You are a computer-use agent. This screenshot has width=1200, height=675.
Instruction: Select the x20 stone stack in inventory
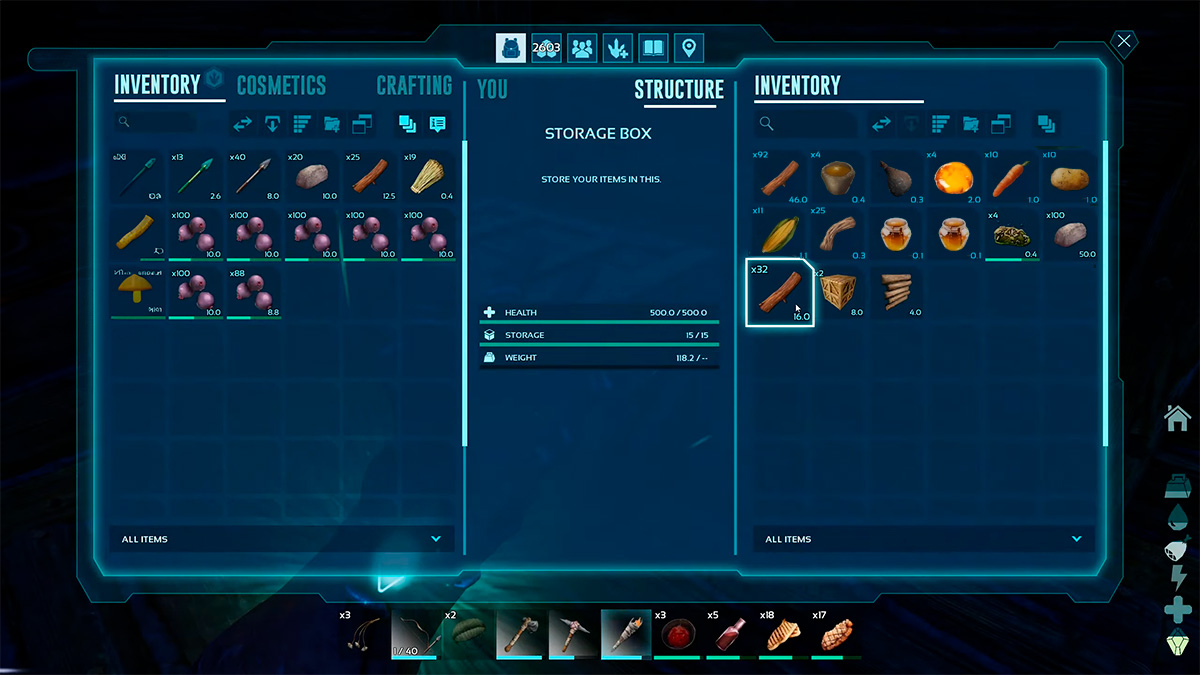click(311, 177)
